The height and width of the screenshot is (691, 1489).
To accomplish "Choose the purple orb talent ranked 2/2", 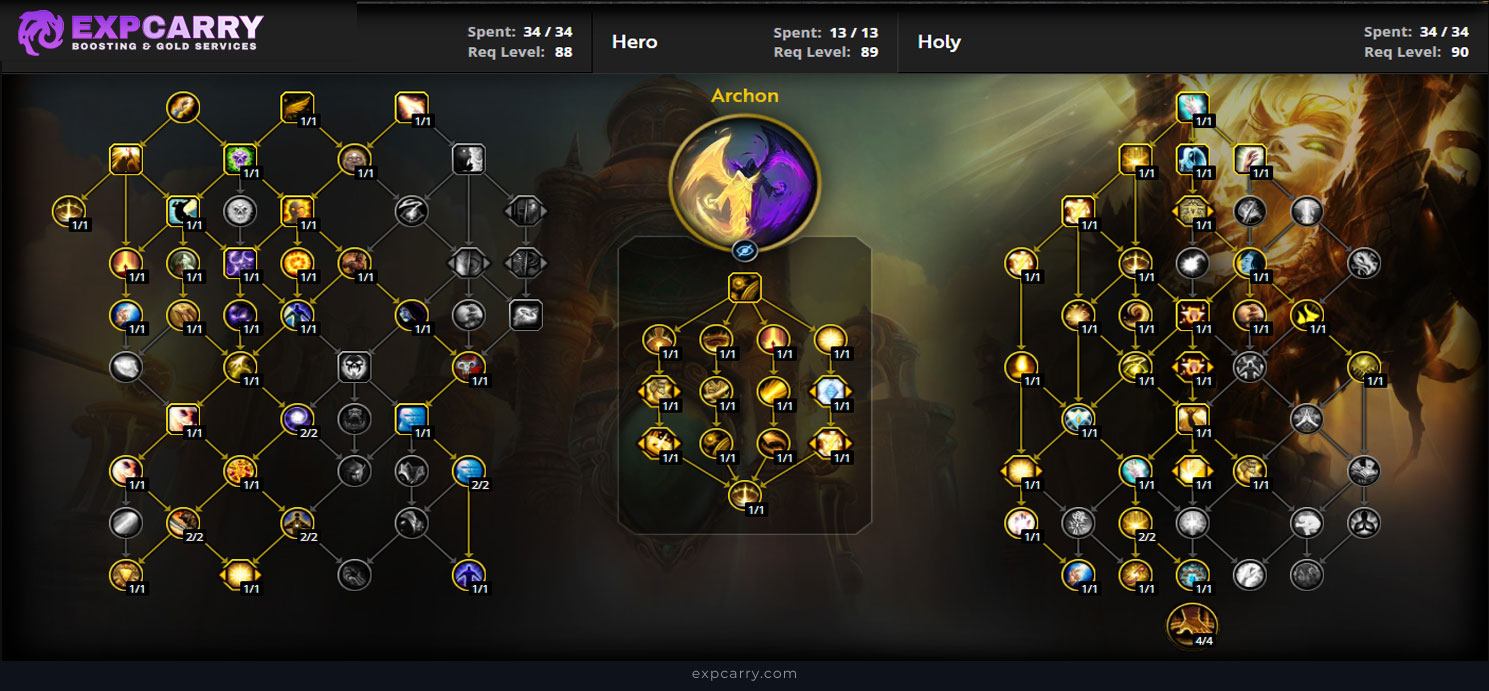I will (x=297, y=417).
